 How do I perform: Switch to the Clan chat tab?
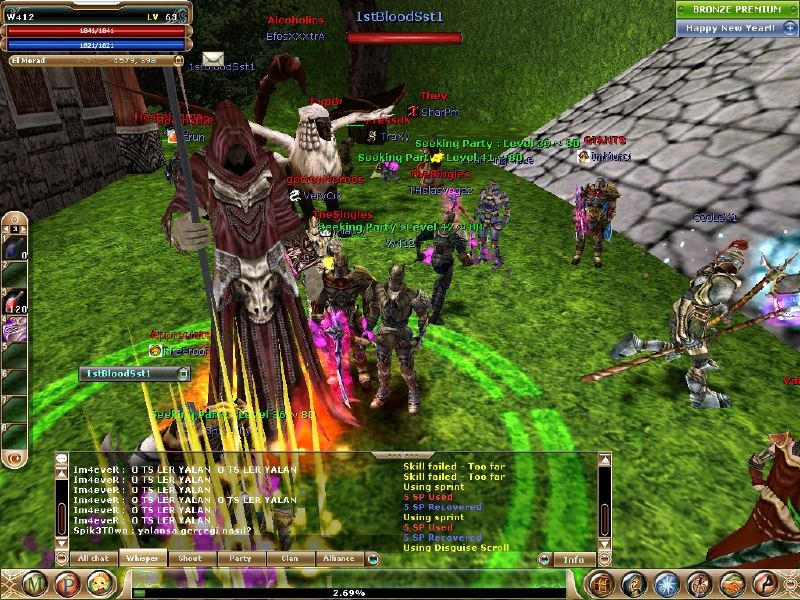(x=290, y=559)
